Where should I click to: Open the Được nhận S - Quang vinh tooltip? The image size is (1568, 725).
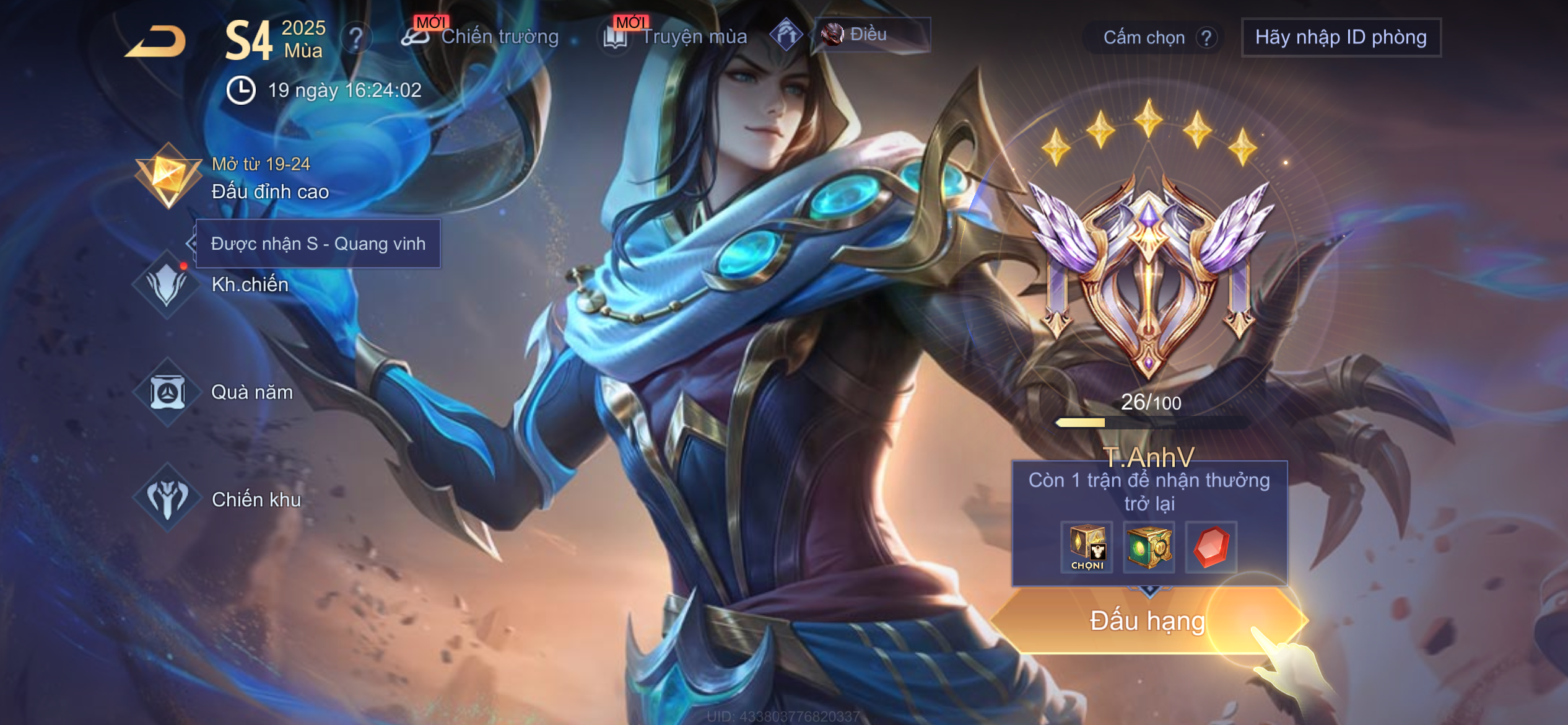pos(318,244)
